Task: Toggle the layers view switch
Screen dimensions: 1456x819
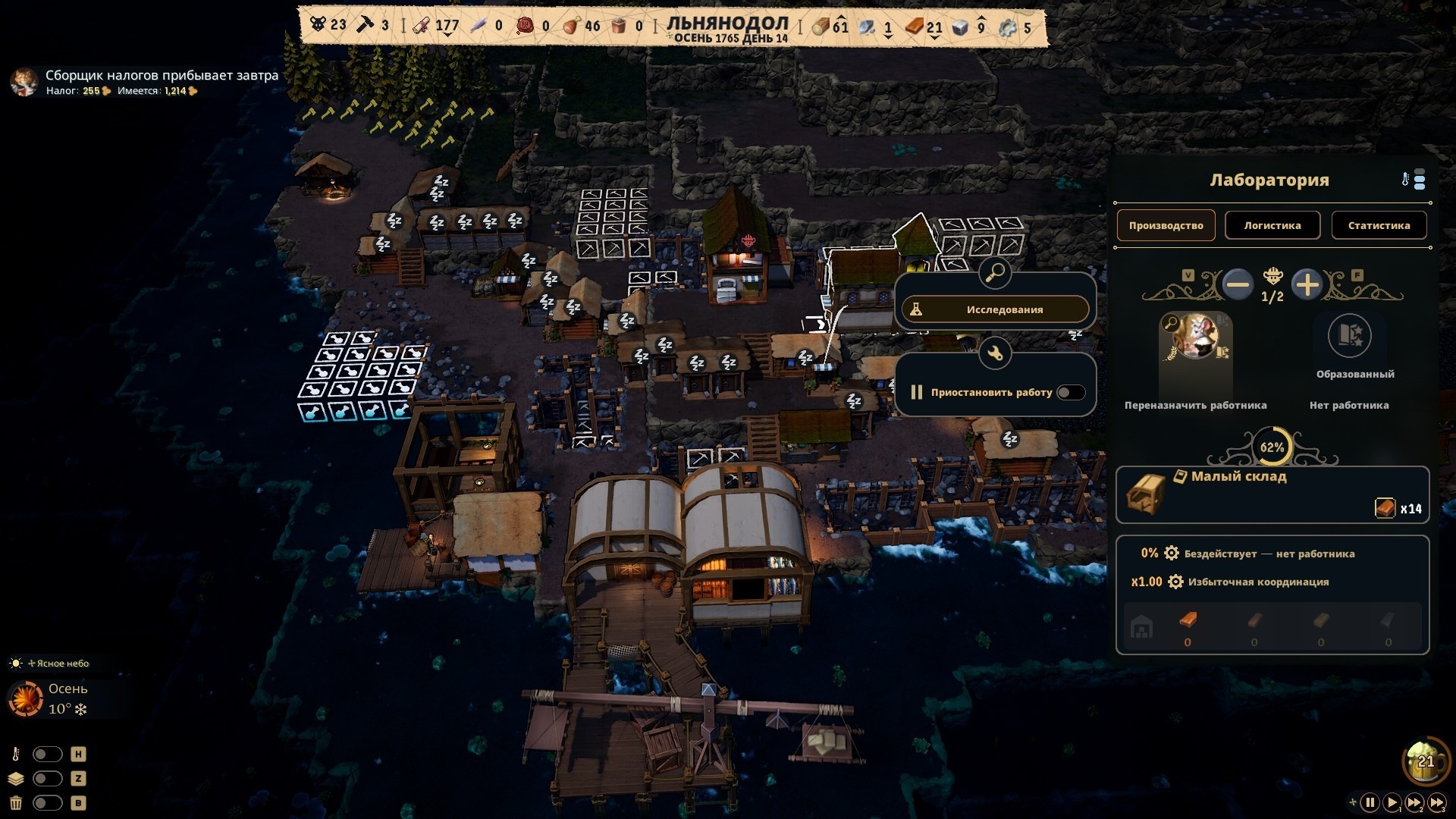Action: pos(47,778)
